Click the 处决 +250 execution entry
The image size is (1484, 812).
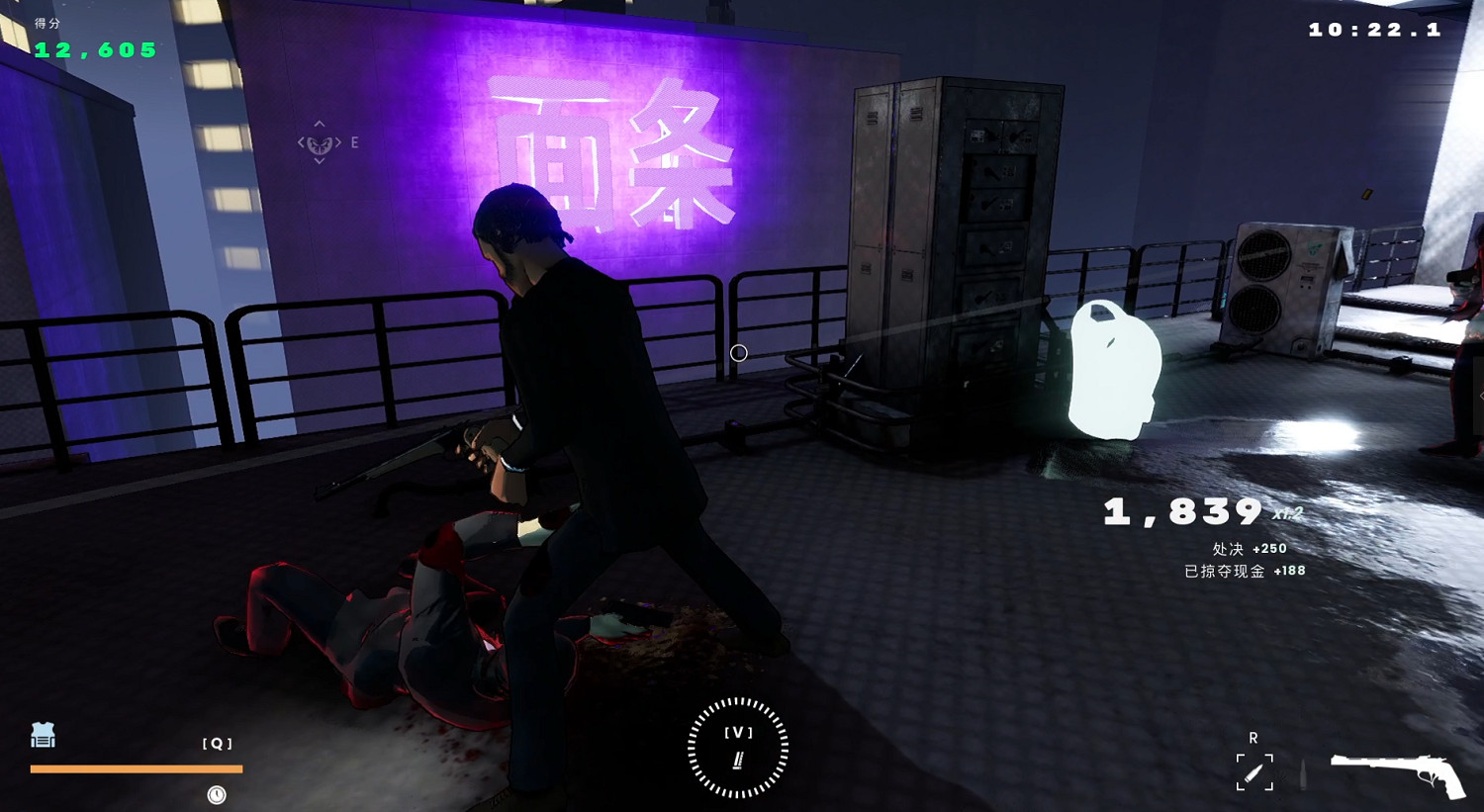coord(1252,548)
